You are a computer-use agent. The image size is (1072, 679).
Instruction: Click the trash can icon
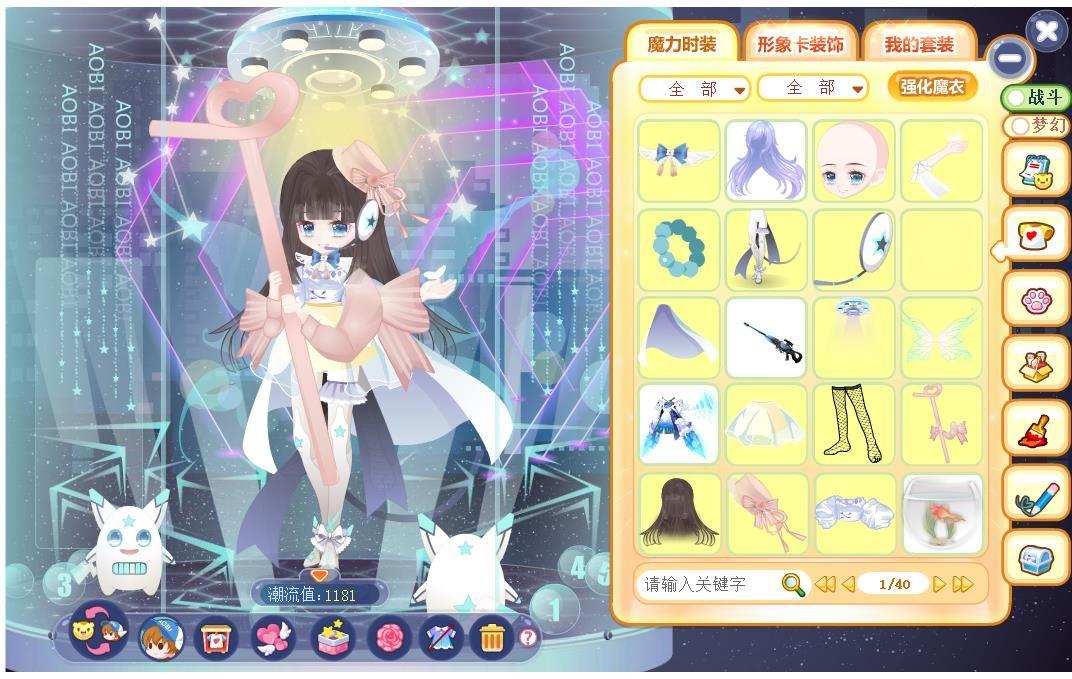point(490,636)
